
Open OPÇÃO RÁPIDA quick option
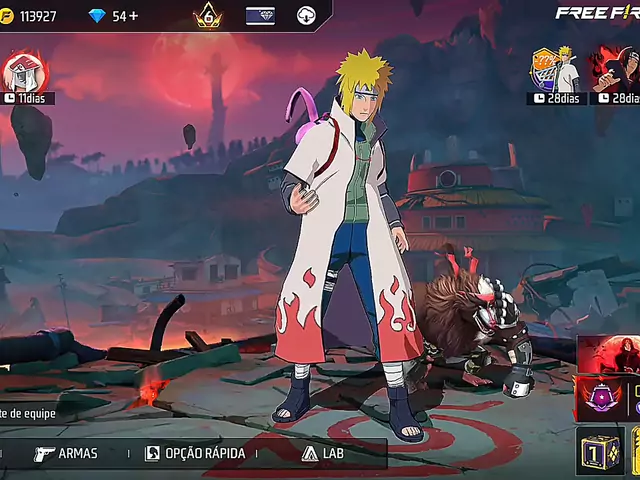click(195, 453)
